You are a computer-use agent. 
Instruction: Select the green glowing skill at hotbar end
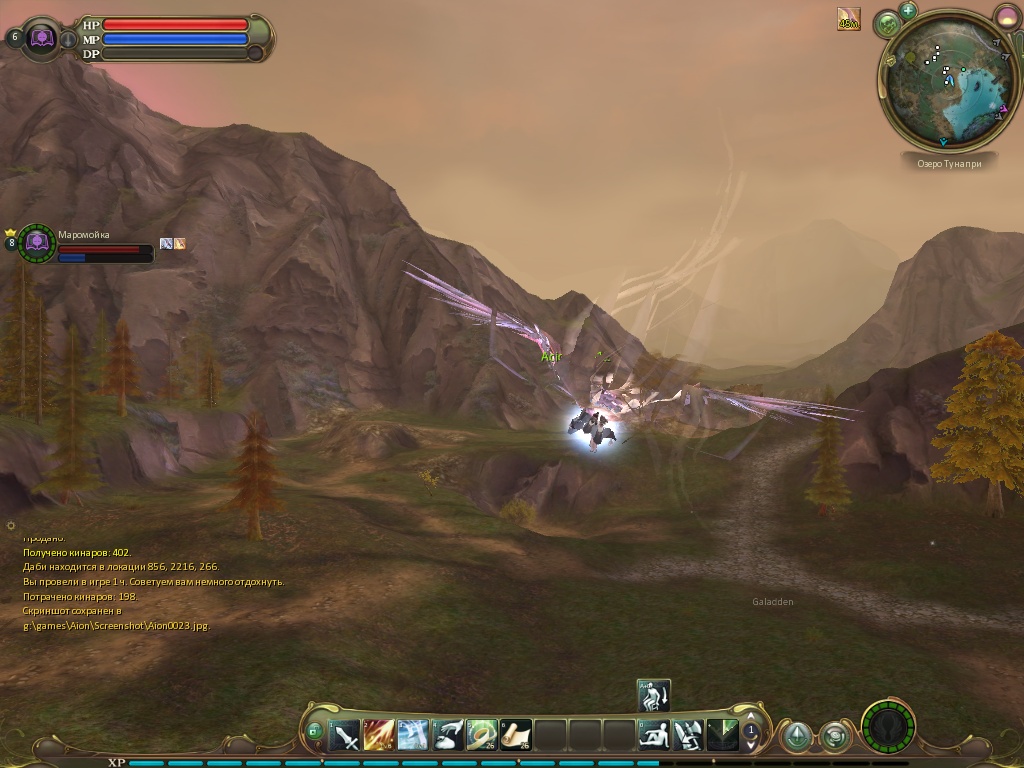click(722, 736)
